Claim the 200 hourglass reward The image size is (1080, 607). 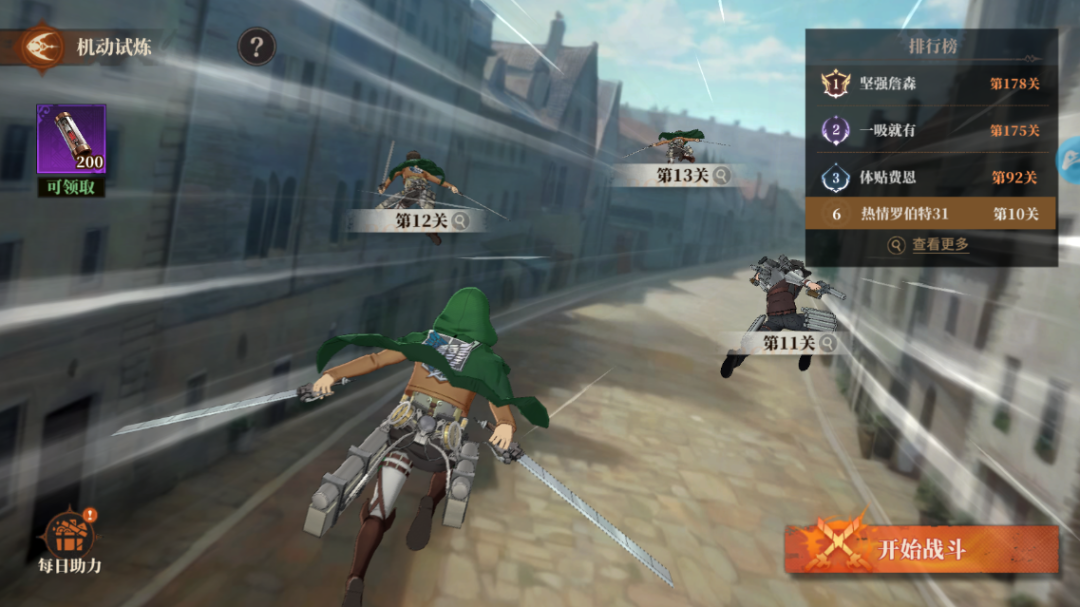[x=71, y=140]
